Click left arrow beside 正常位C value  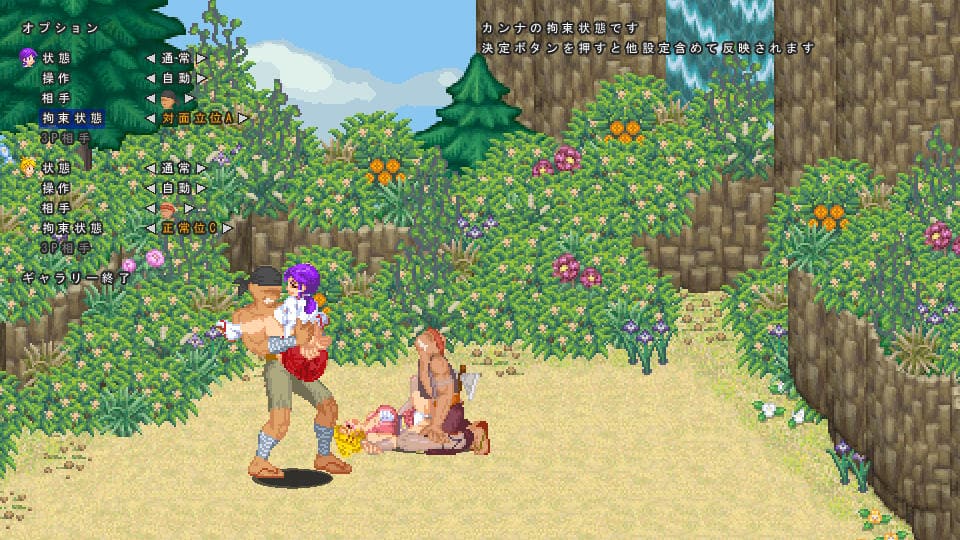pos(151,228)
